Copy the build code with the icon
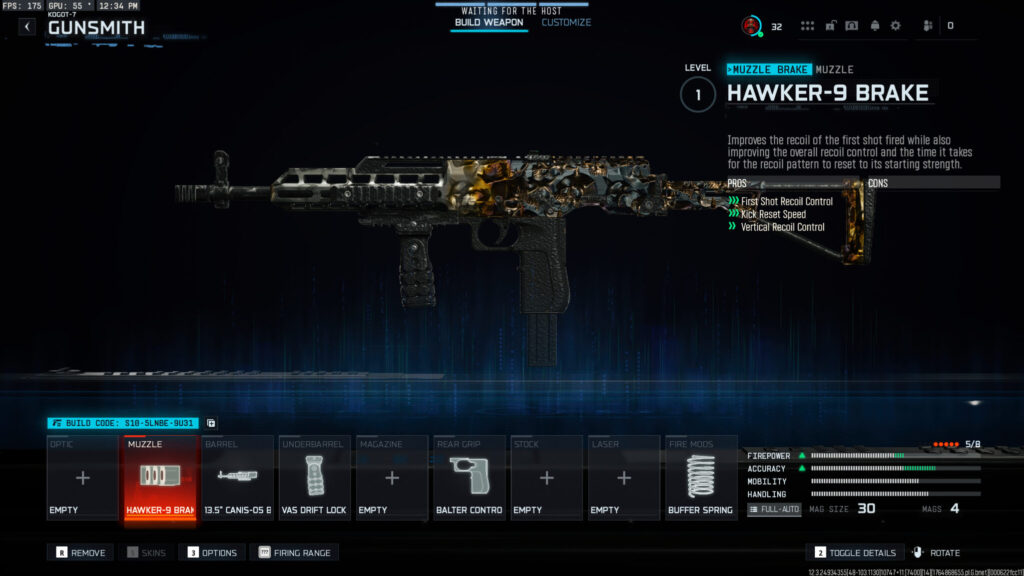This screenshot has height=576, width=1024. tap(211, 423)
